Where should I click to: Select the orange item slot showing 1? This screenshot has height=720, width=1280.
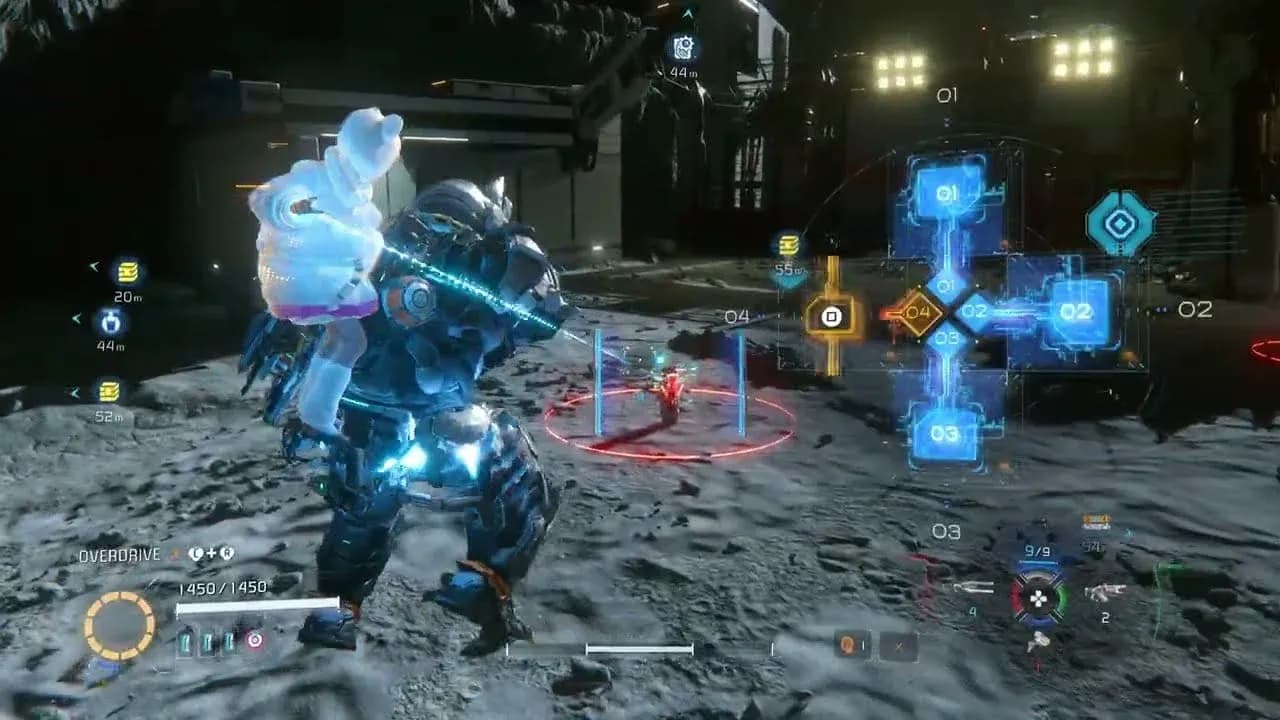pos(852,646)
